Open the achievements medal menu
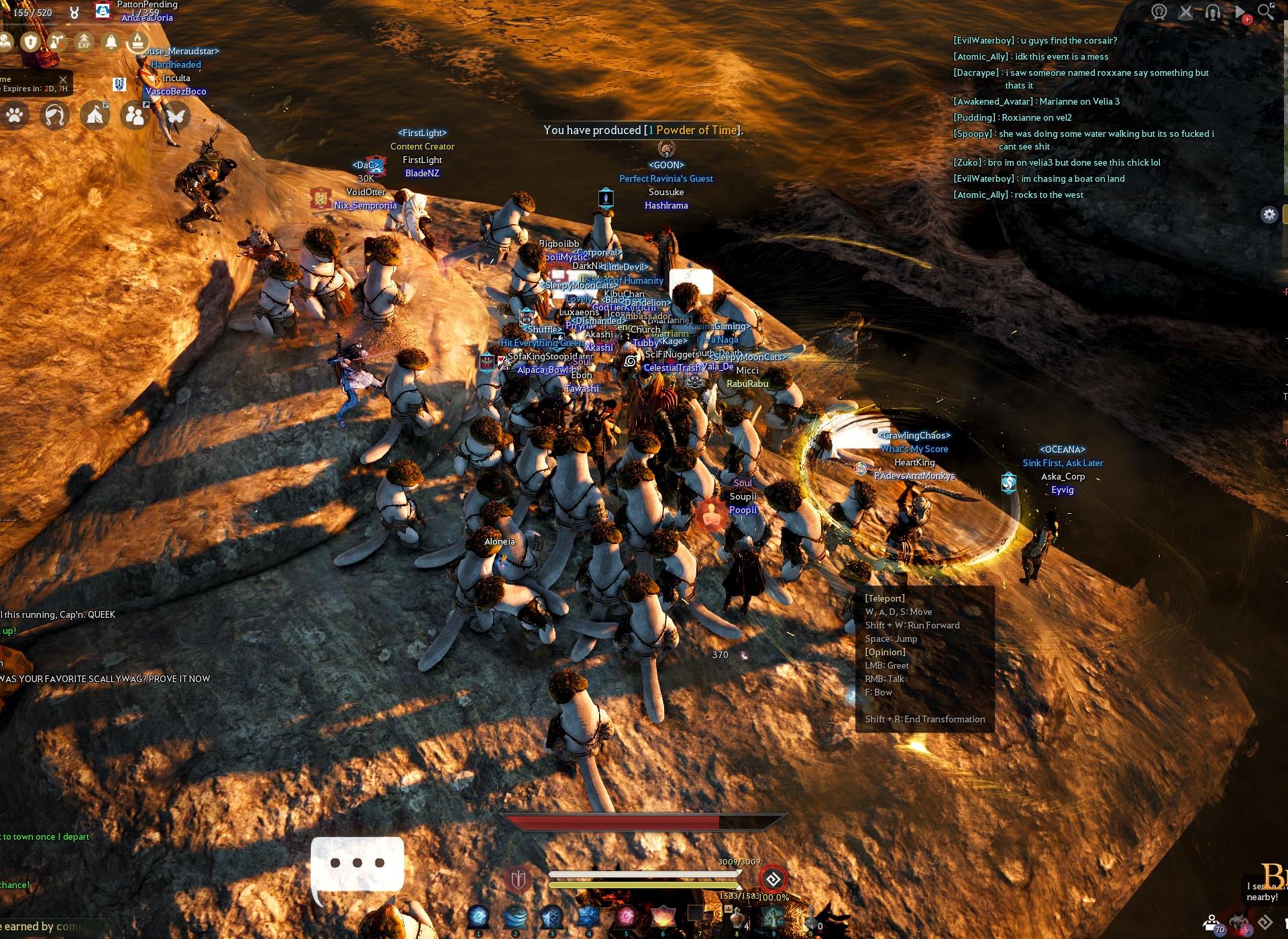The image size is (1288, 939). click(x=1159, y=11)
